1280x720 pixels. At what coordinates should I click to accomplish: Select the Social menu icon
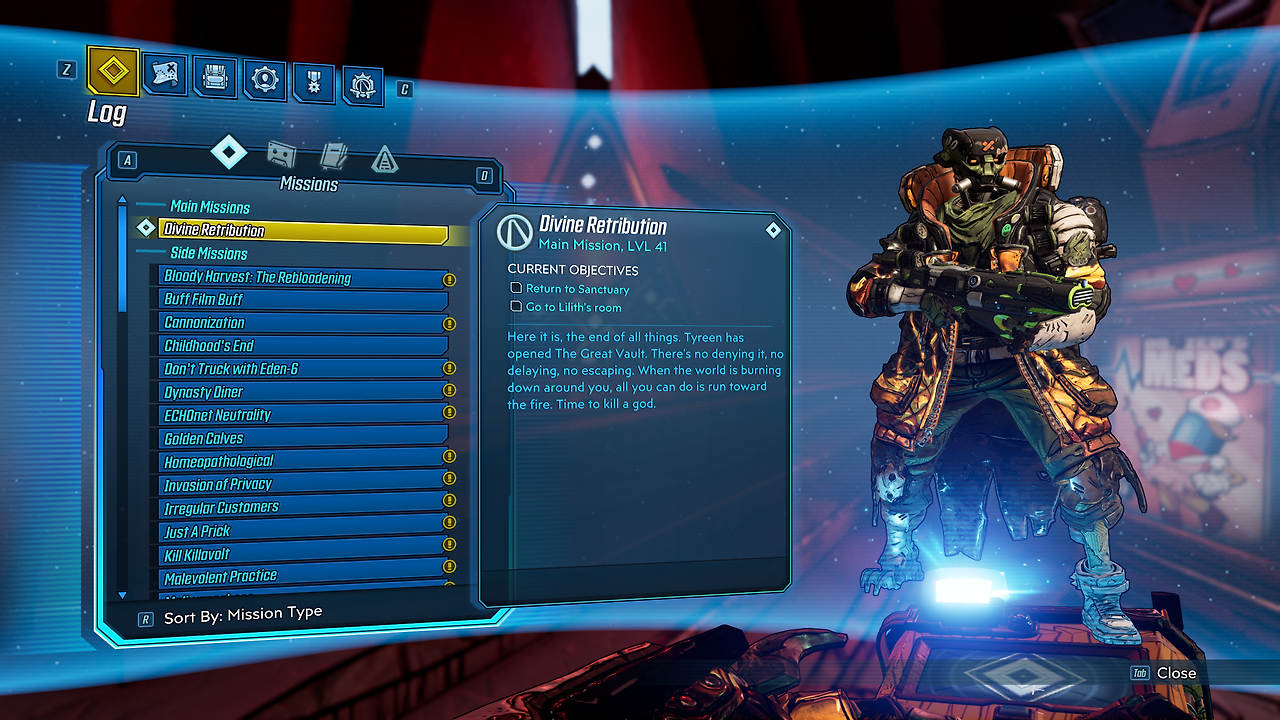tap(362, 85)
